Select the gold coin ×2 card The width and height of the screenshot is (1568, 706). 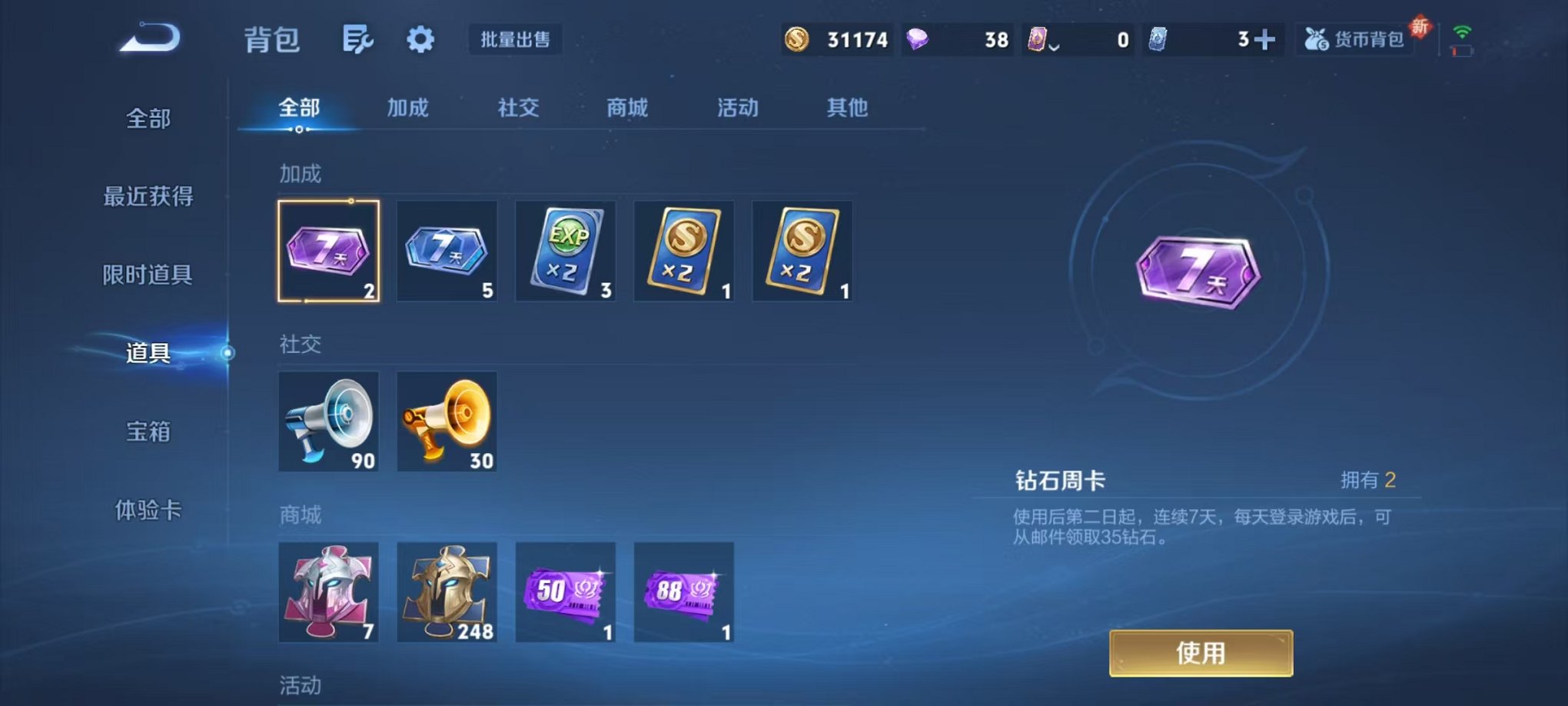tap(683, 251)
